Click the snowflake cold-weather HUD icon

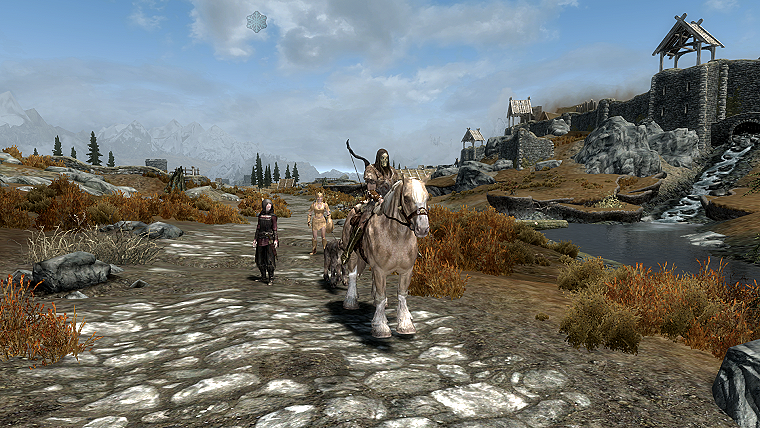[x=257, y=21]
